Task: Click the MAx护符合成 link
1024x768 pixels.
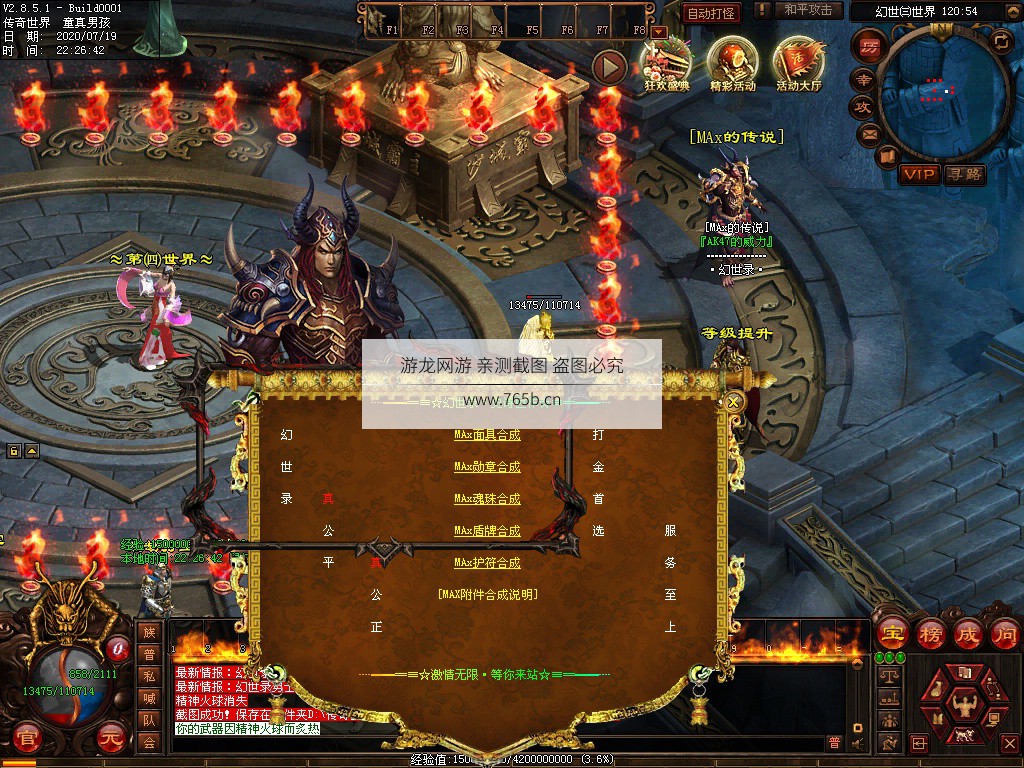Action: (x=487, y=563)
